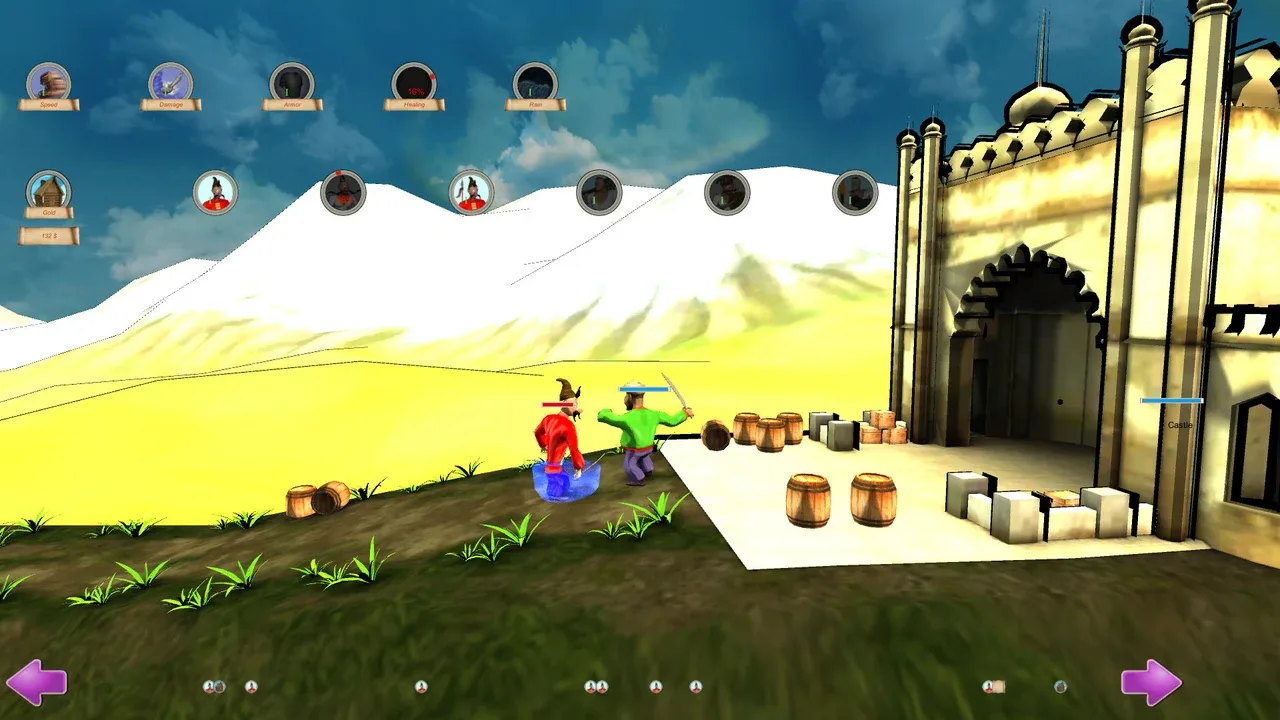Image resolution: width=1280 pixels, height=720 pixels.
Task: Click the gray circular icon at bottom right
Action: [x=1060, y=686]
